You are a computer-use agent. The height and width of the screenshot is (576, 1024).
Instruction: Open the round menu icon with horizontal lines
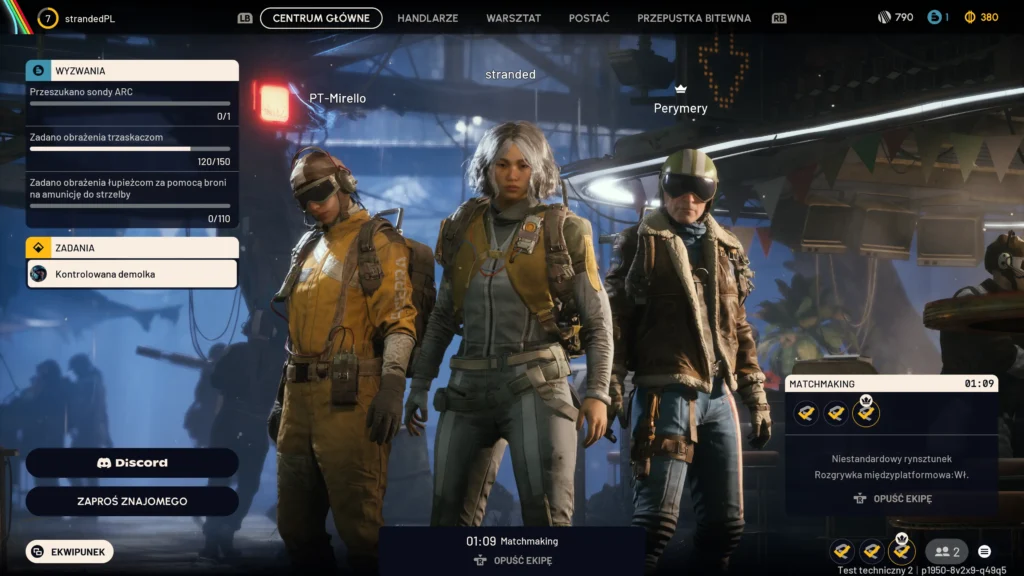(984, 551)
